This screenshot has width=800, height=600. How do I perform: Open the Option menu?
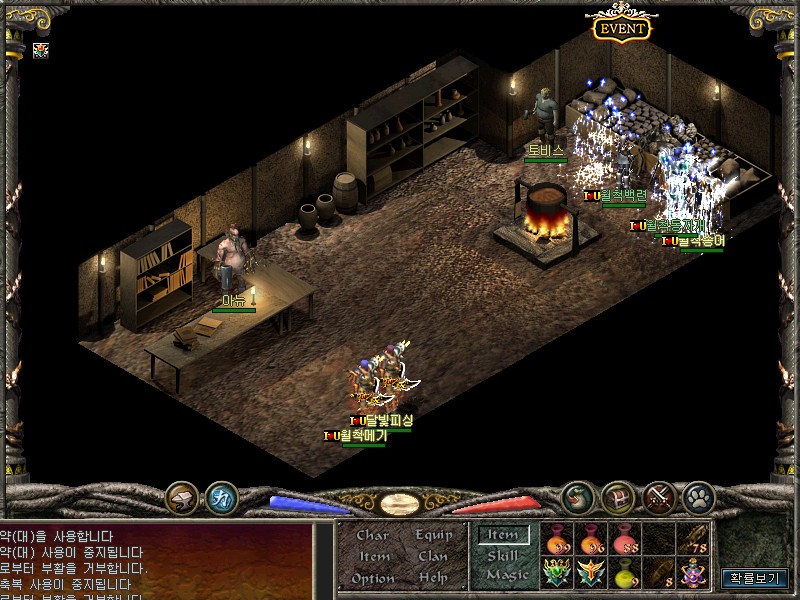pyautogui.click(x=373, y=578)
